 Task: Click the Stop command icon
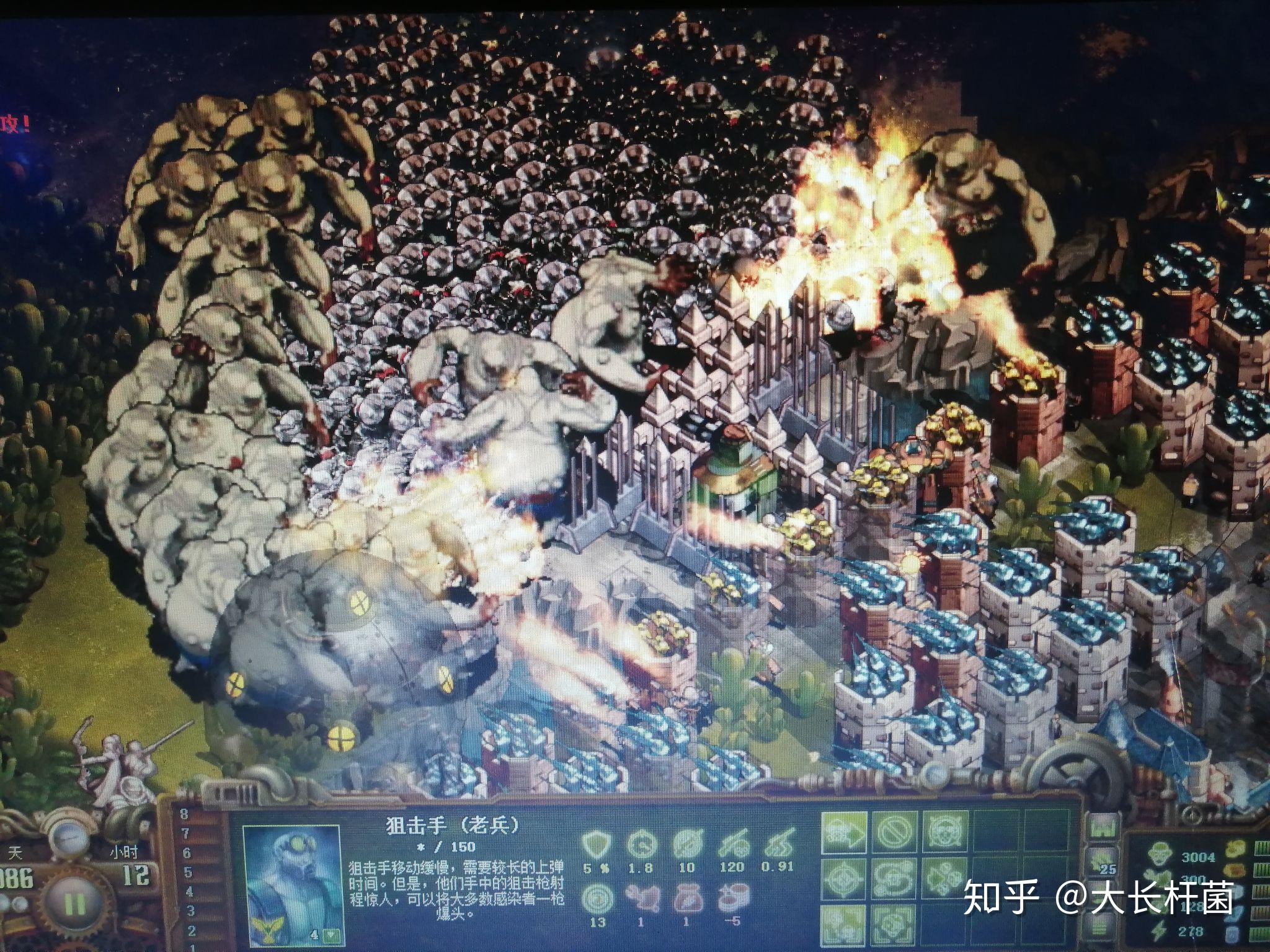[x=893, y=832]
